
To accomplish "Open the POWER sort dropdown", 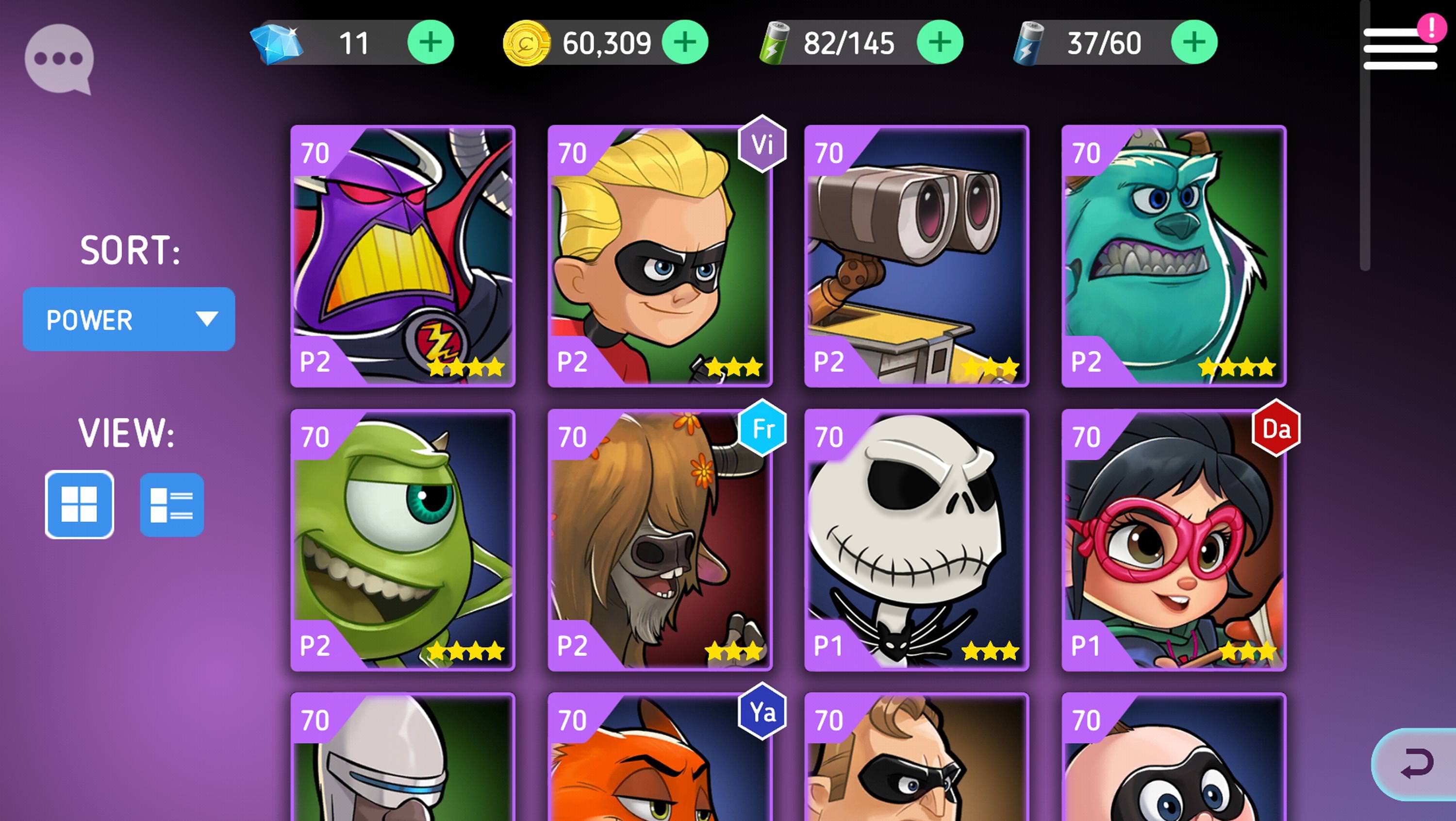I will click(x=127, y=319).
